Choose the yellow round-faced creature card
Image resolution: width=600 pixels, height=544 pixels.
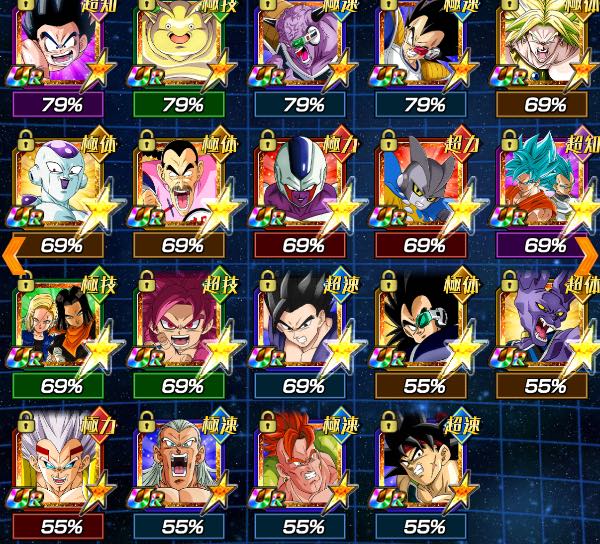tap(181, 45)
